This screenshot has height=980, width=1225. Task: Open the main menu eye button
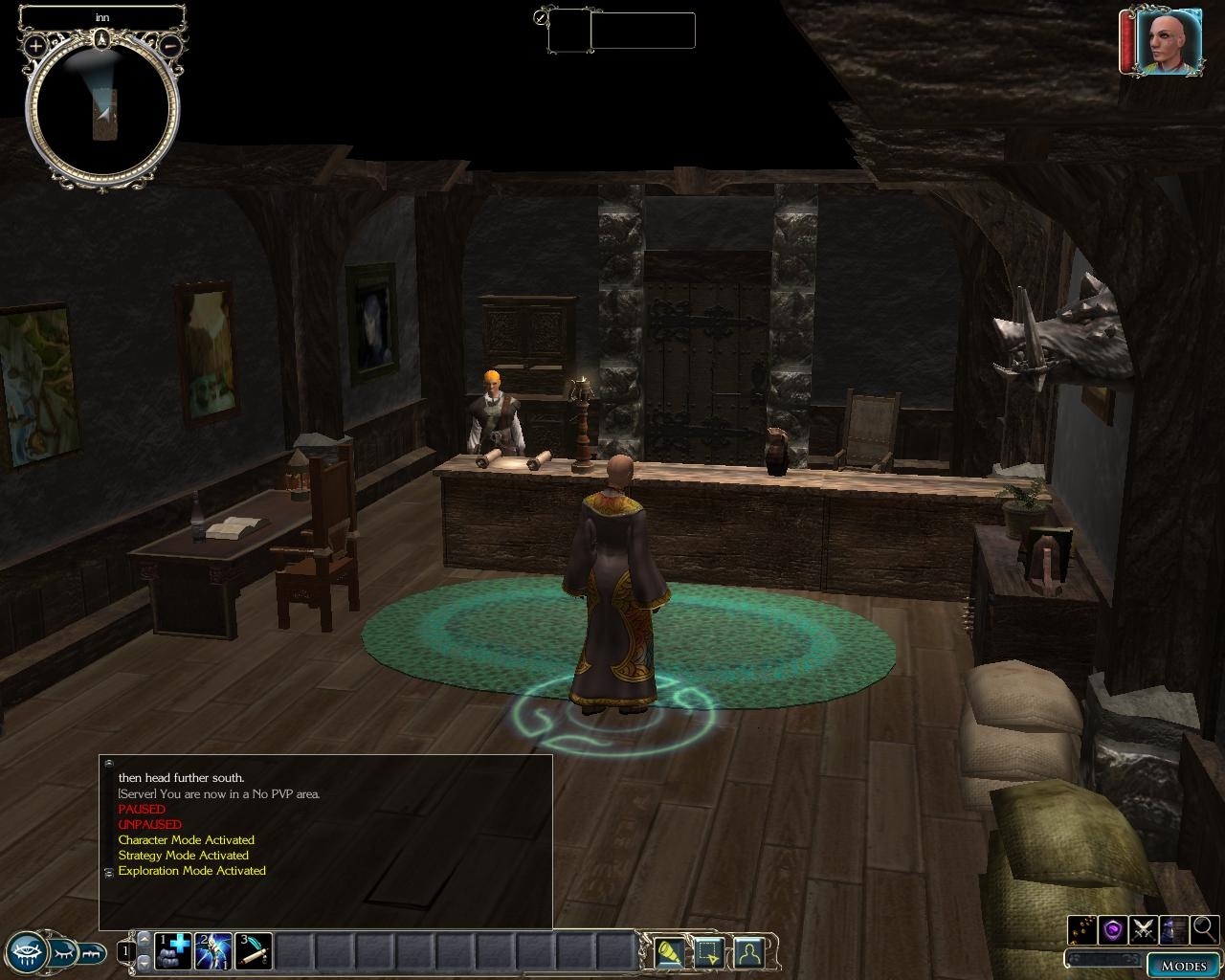click(x=29, y=951)
